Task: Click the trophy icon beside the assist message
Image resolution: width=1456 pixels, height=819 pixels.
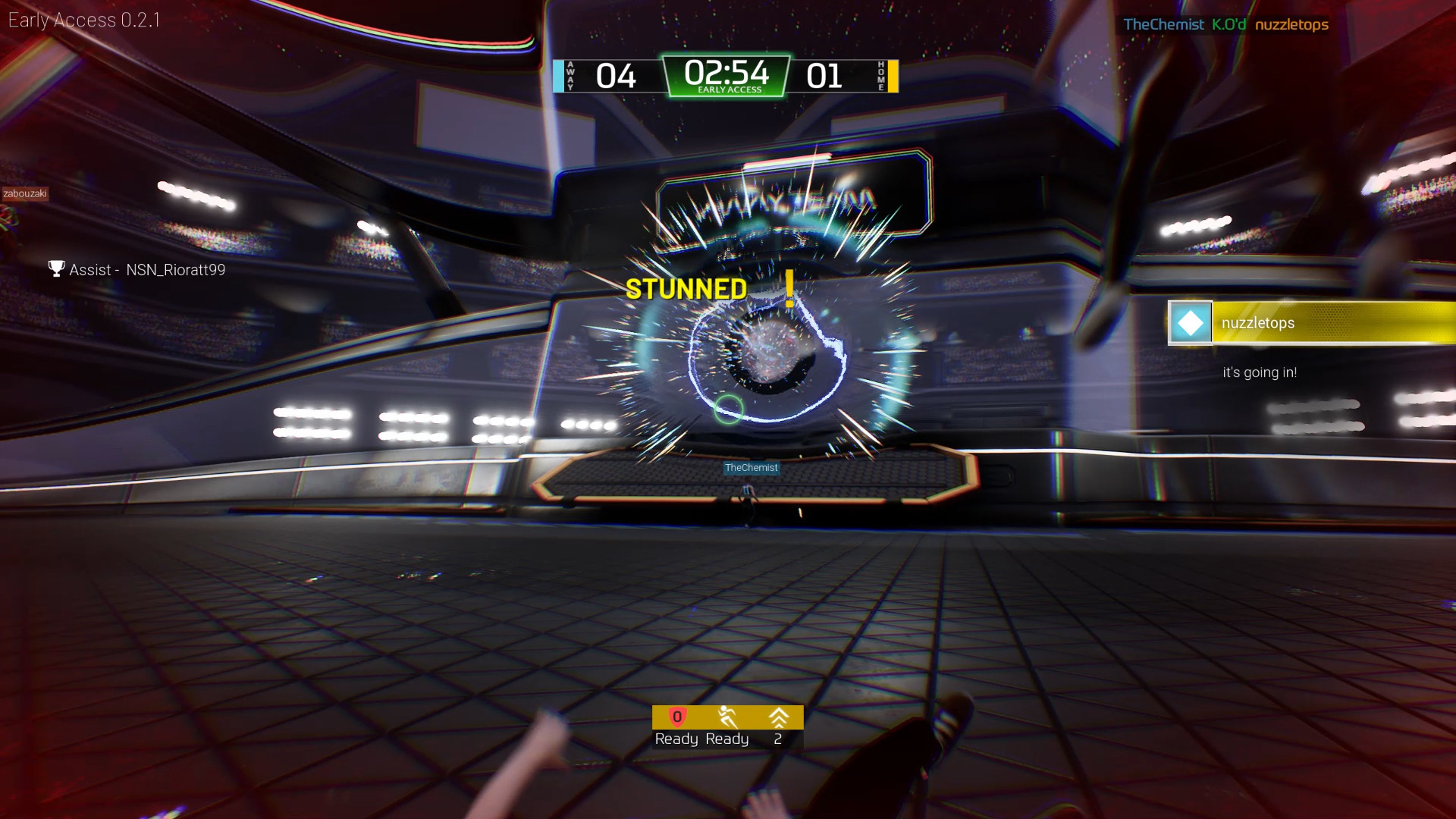Action: click(55, 268)
